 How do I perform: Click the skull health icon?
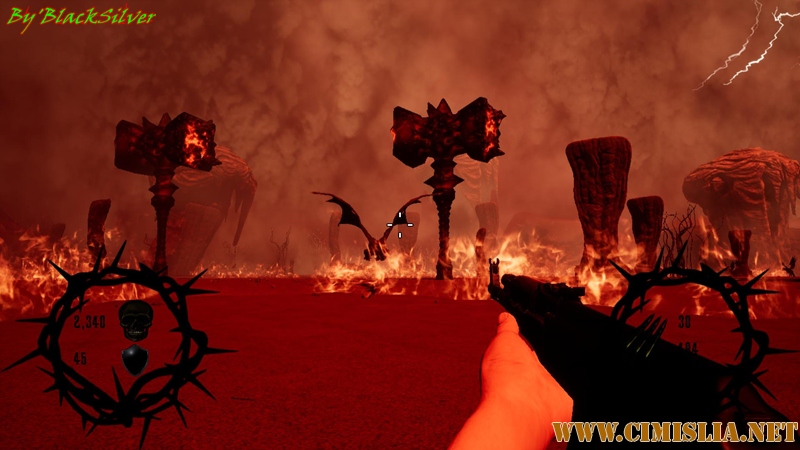pos(135,320)
